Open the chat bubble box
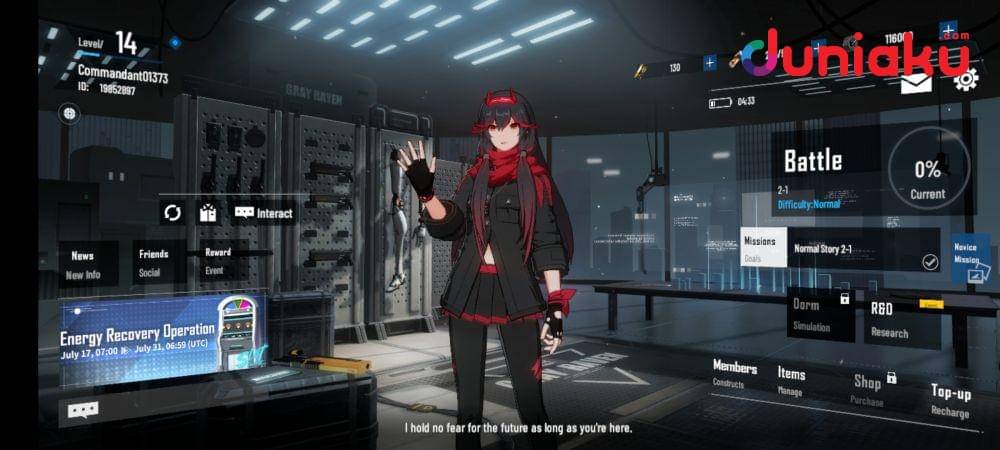This screenshot has height=450, width=1000. coord(83,409)
